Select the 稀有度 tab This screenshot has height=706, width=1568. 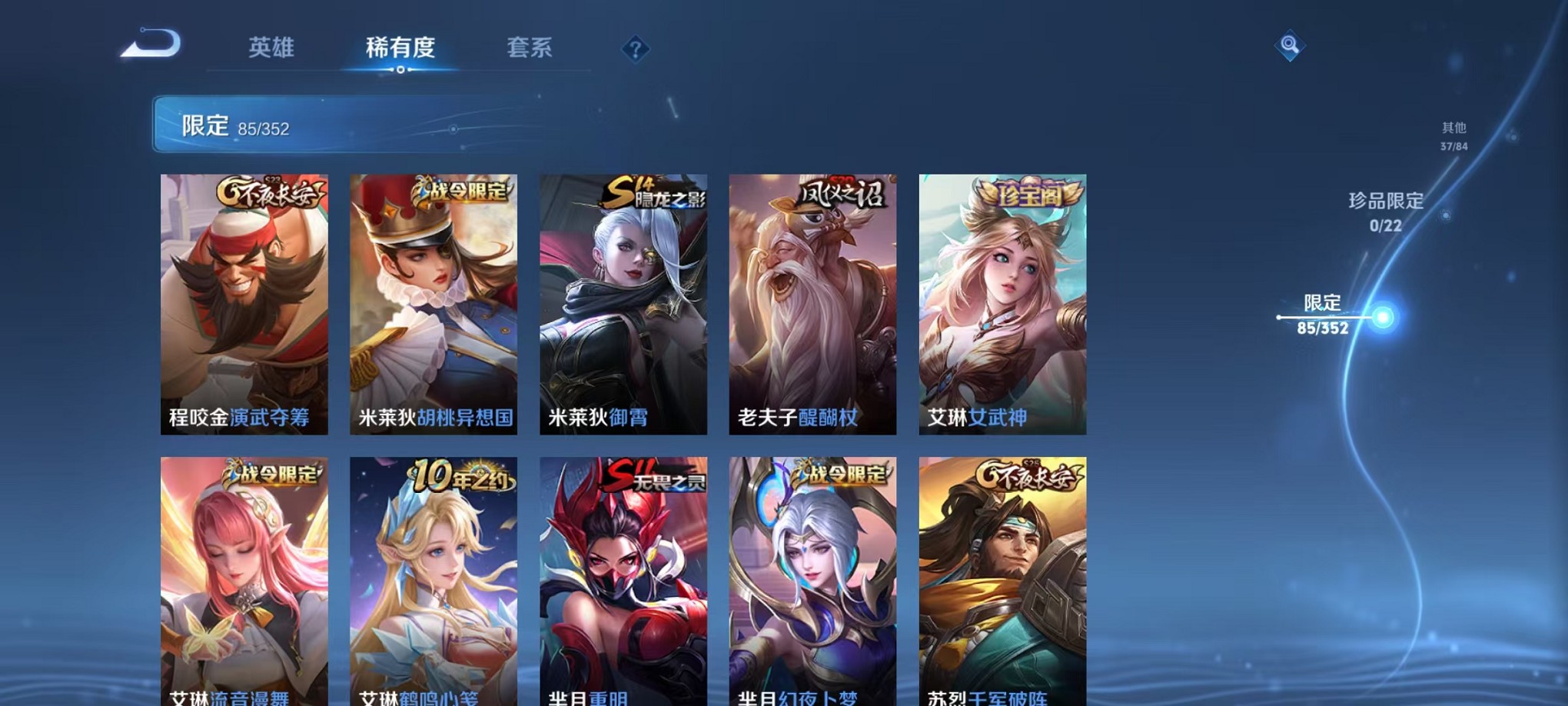point(401,48)
